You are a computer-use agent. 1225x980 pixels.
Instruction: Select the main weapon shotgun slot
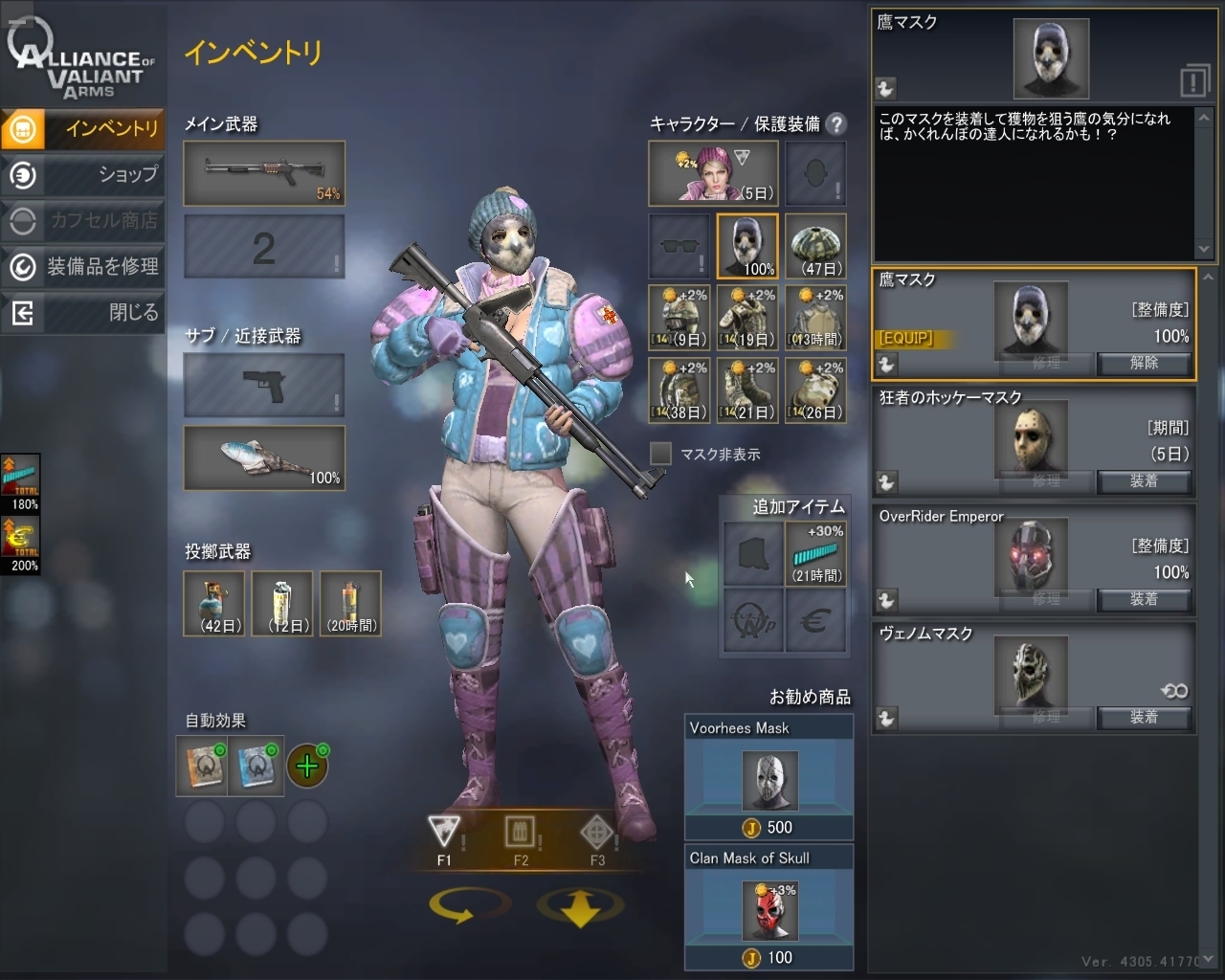[264, 173]
